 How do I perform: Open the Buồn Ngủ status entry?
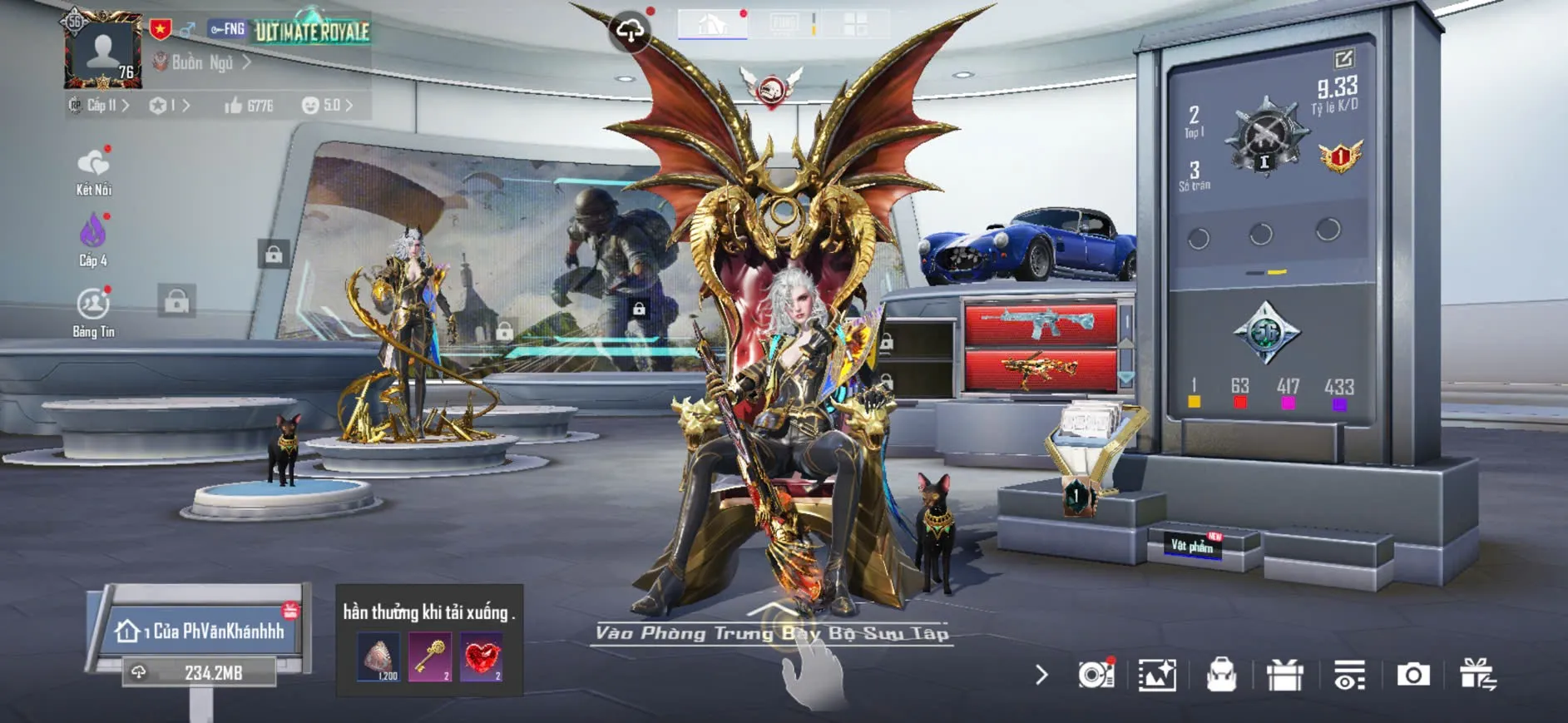pyautogui.click(x=202, y=62)
